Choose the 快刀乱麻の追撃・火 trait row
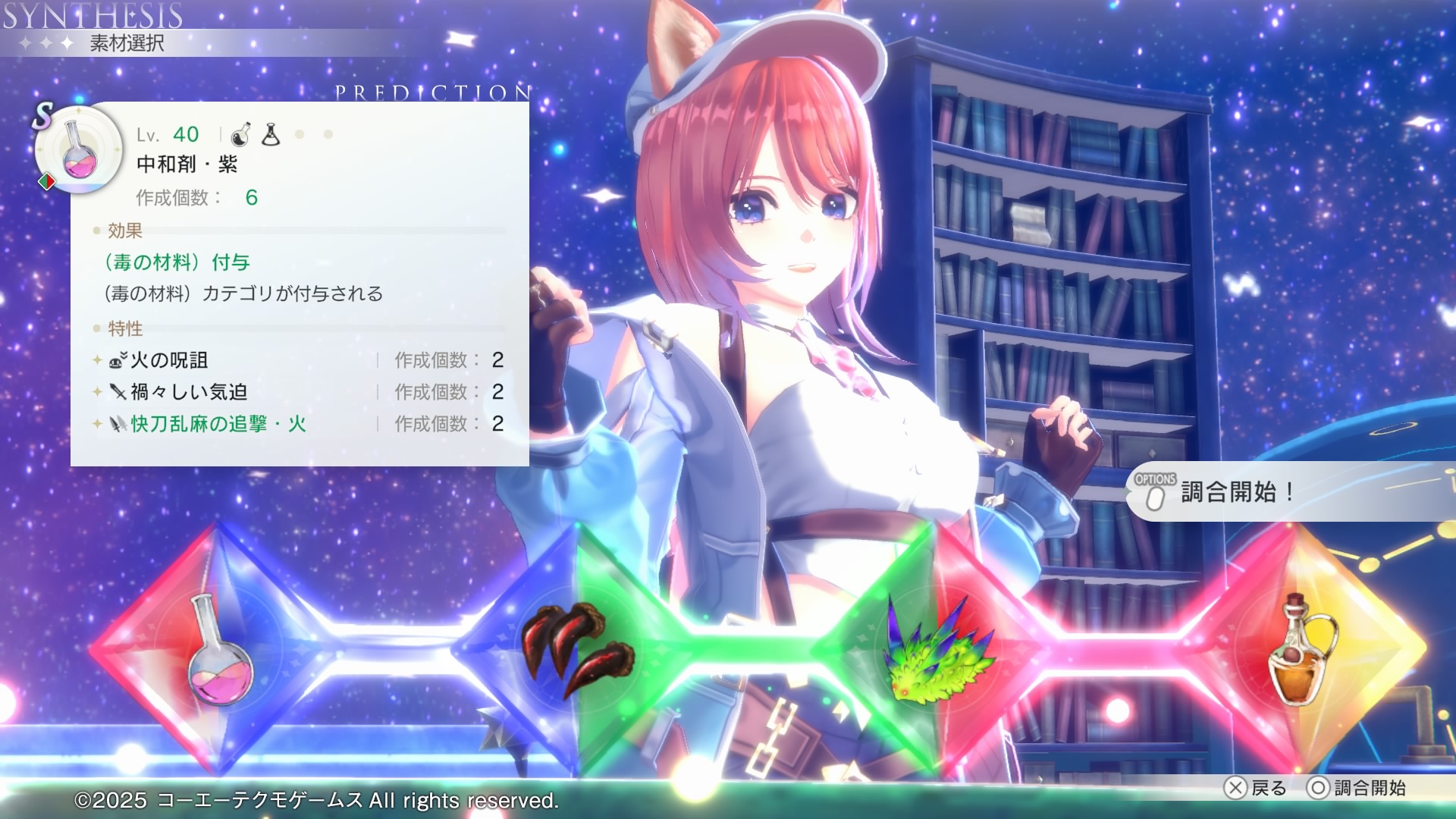The height and width of the screenshot is (819, 1456). click(x=300, y=424)
